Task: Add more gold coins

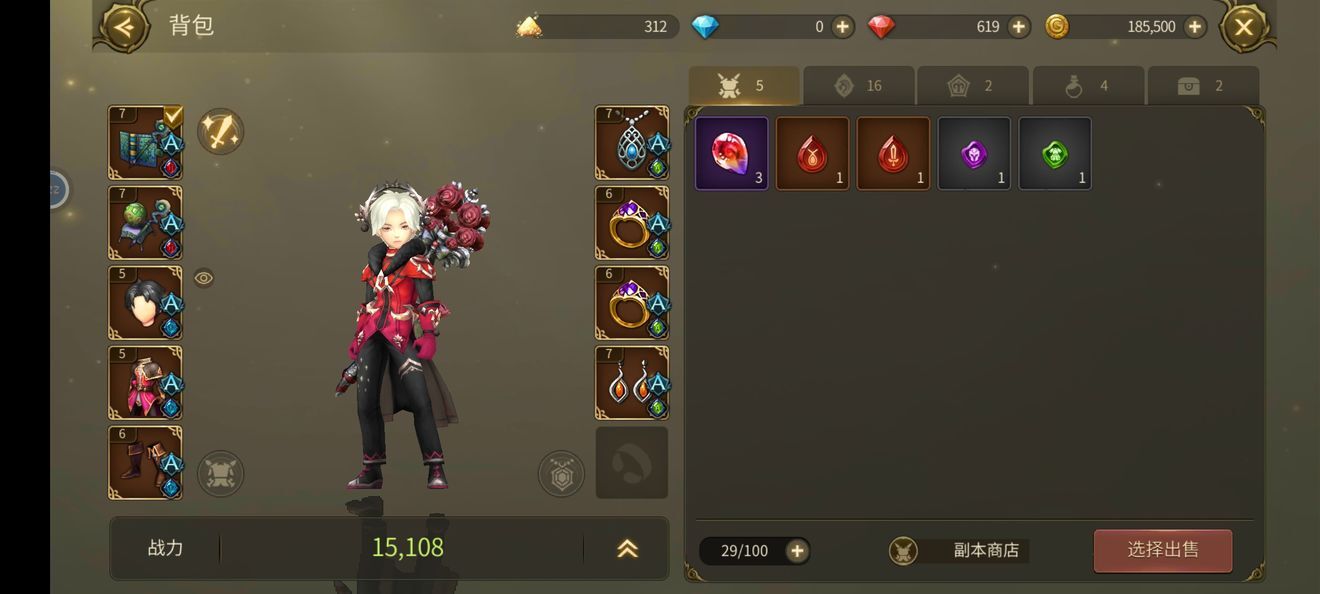Action: click(1194, 27)
